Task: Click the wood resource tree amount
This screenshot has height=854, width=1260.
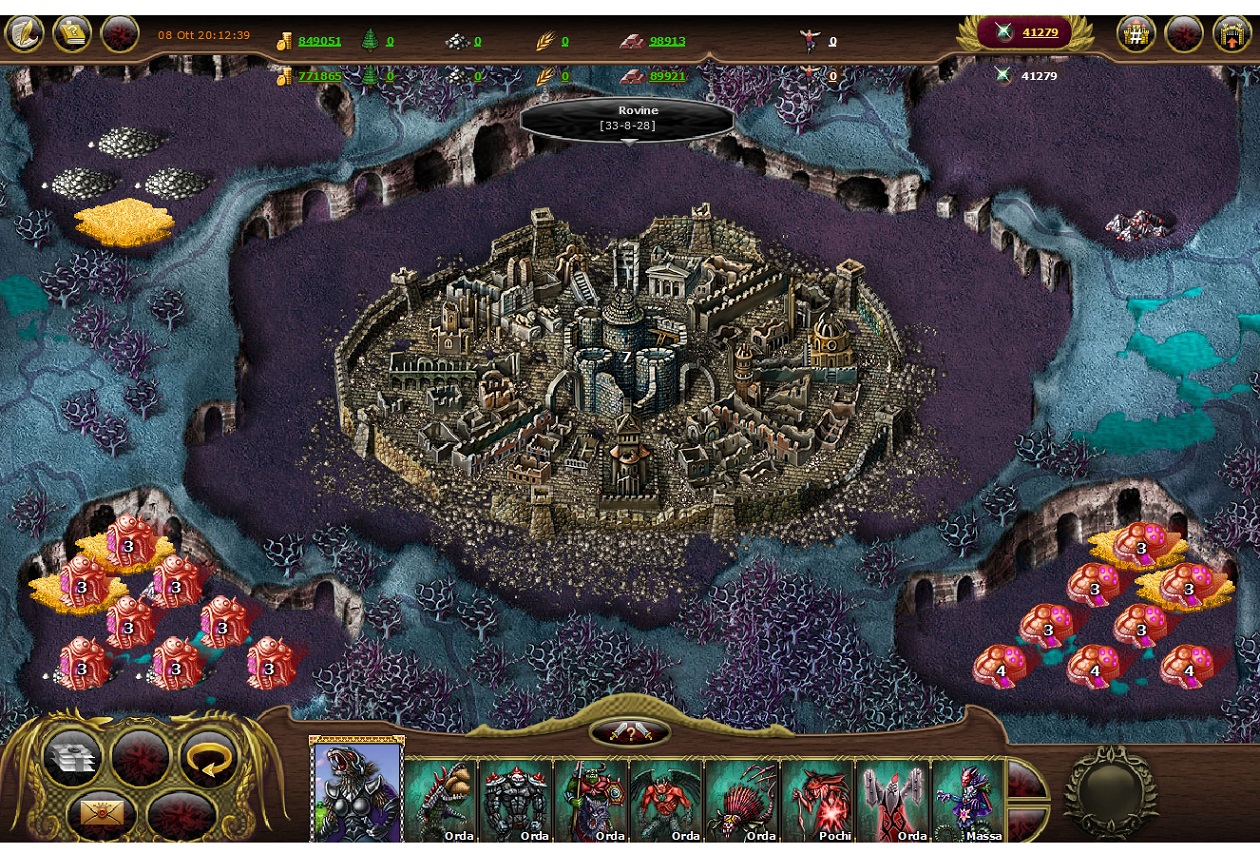Action: [388, 41]
